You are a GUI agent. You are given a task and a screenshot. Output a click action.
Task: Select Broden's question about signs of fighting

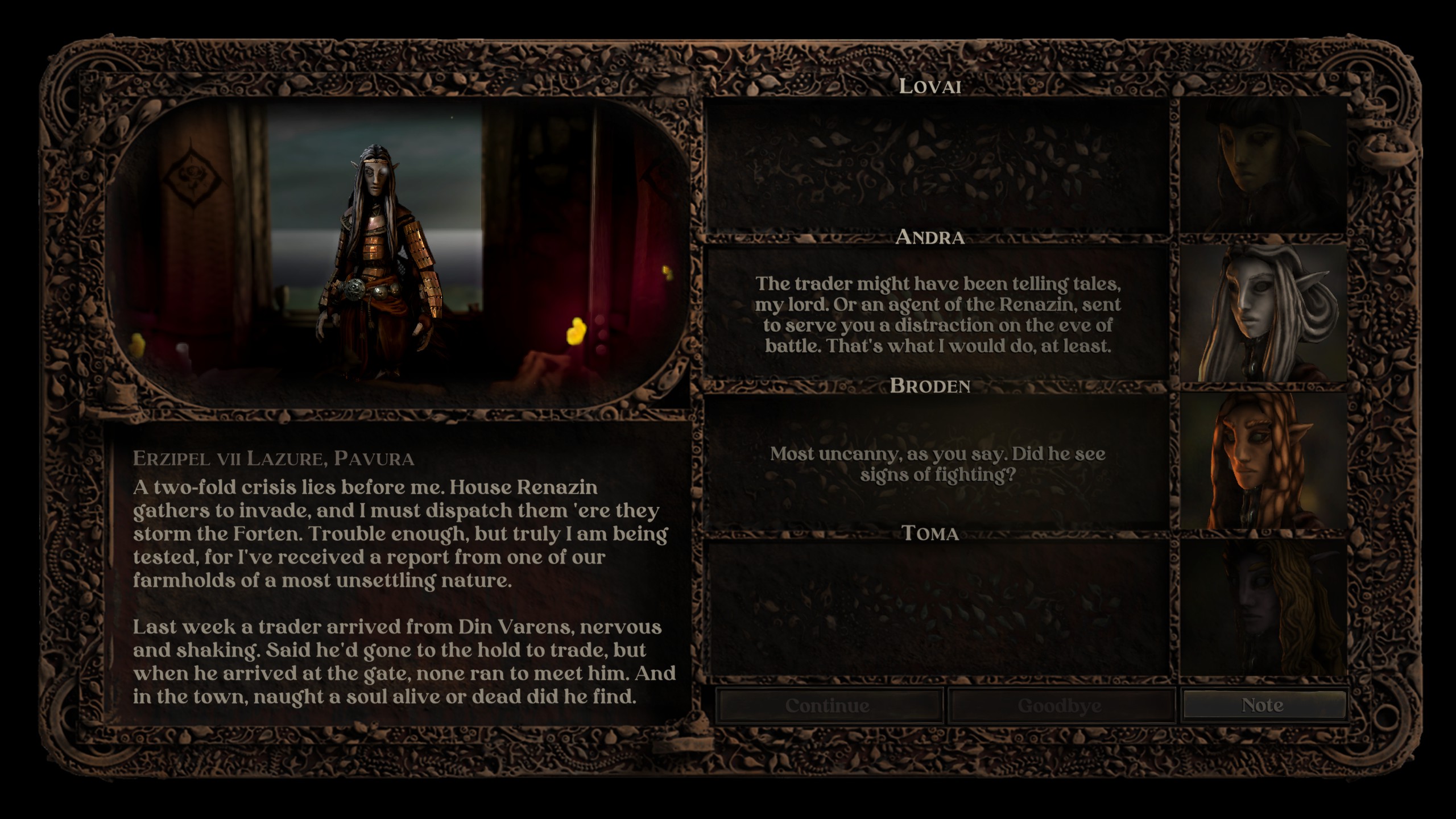(937, 464)
